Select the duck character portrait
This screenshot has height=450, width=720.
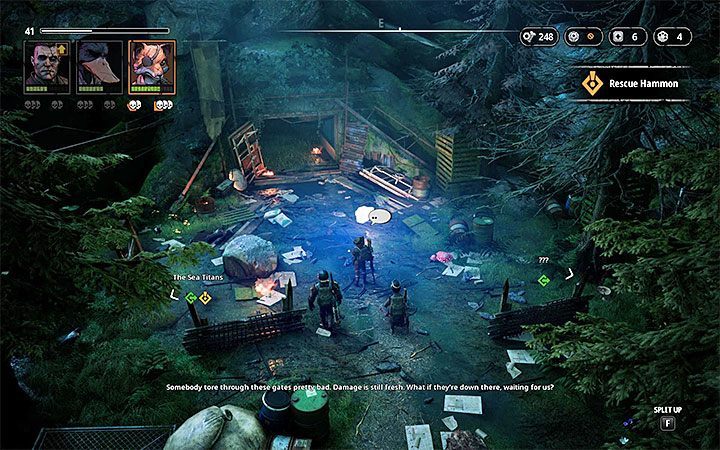click(100, 67)
